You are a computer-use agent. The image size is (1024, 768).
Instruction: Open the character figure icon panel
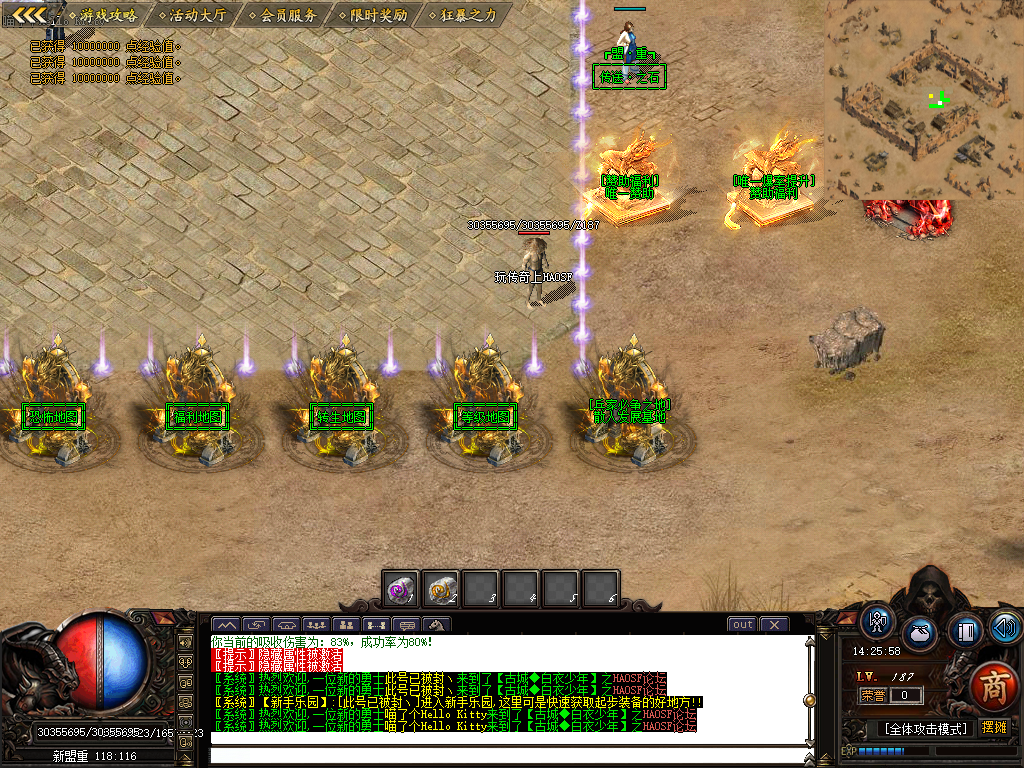(x=878, y=622)
